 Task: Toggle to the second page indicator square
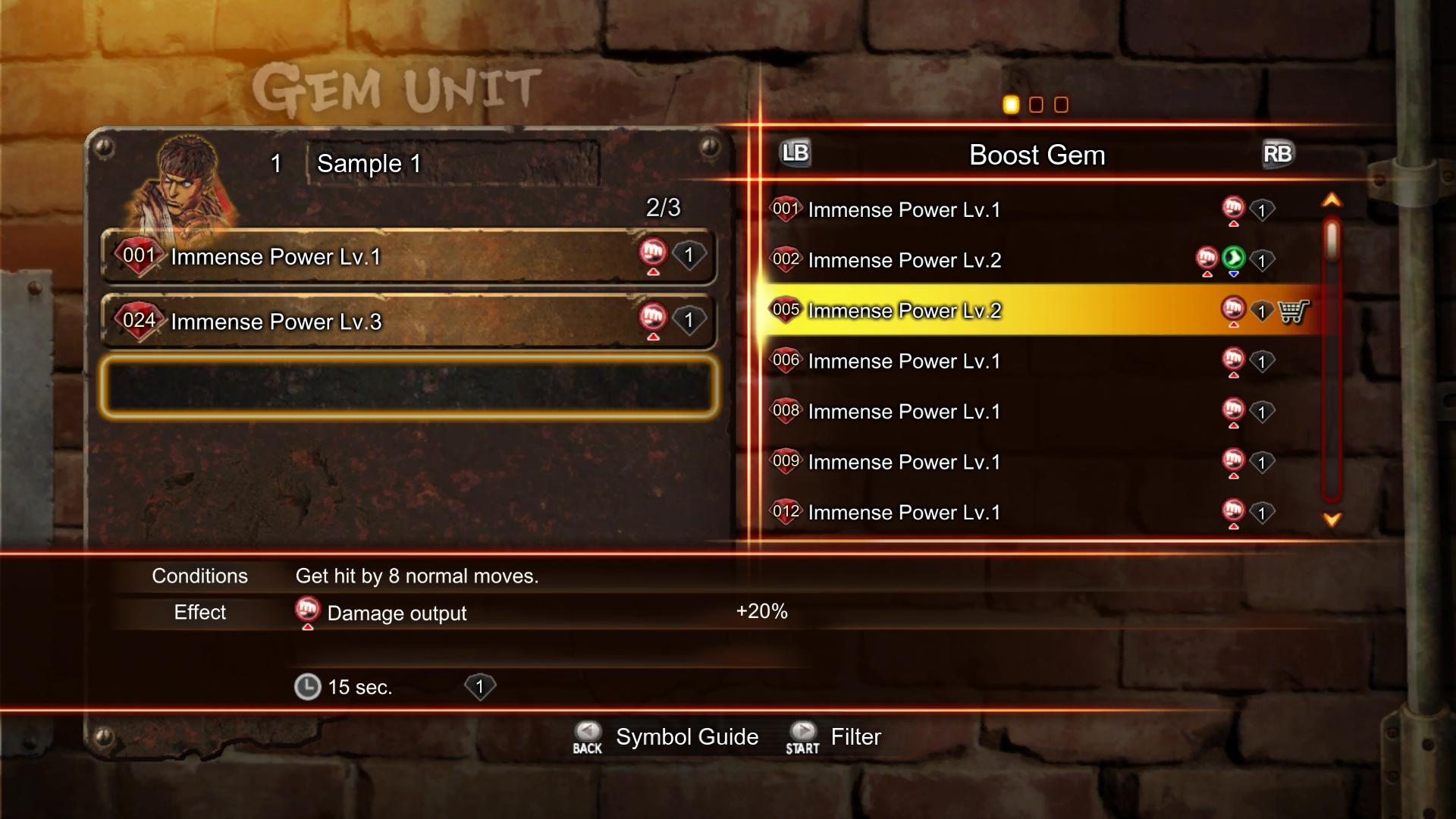tap(1036, 105)
